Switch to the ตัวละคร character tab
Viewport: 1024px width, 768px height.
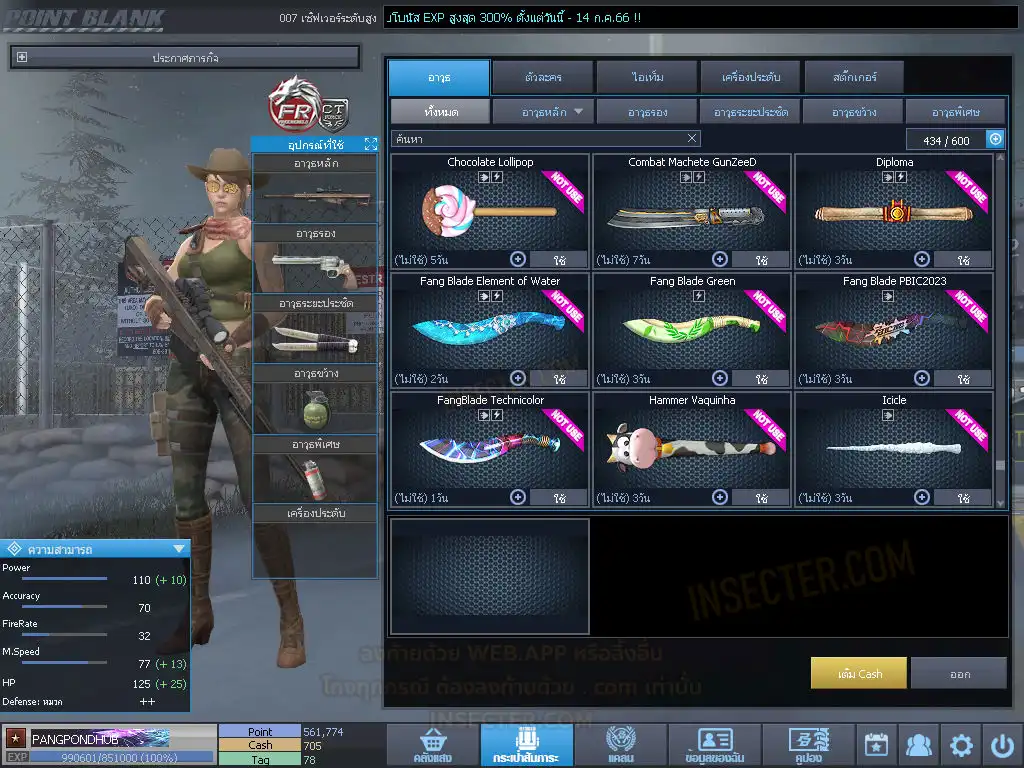click(x=541, y=77)
